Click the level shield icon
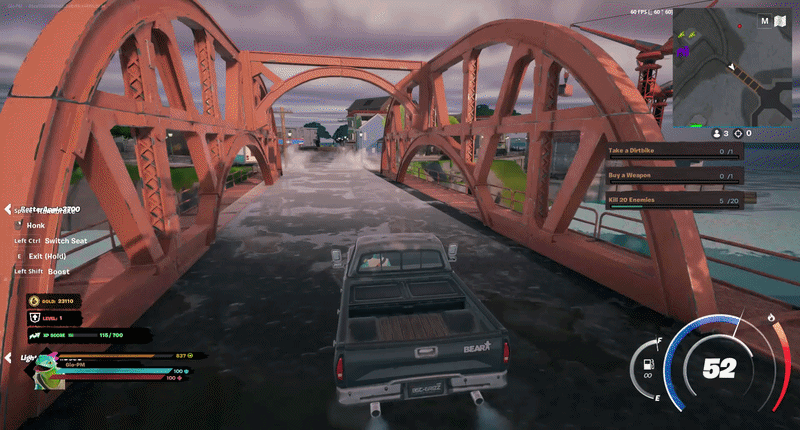800x430 pixels. [33, 318]
